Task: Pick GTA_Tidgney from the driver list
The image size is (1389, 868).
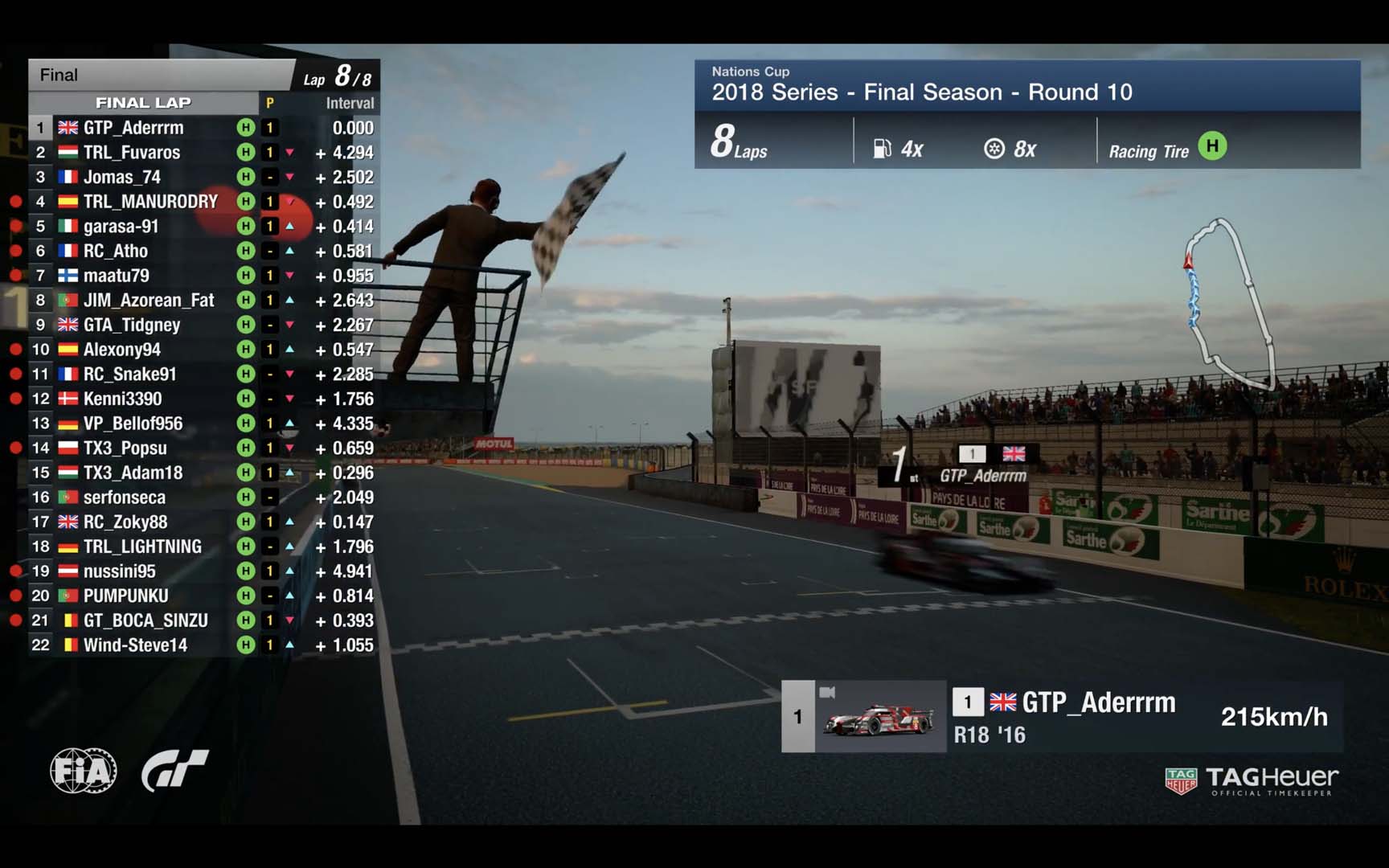Action: click(132, 325)
